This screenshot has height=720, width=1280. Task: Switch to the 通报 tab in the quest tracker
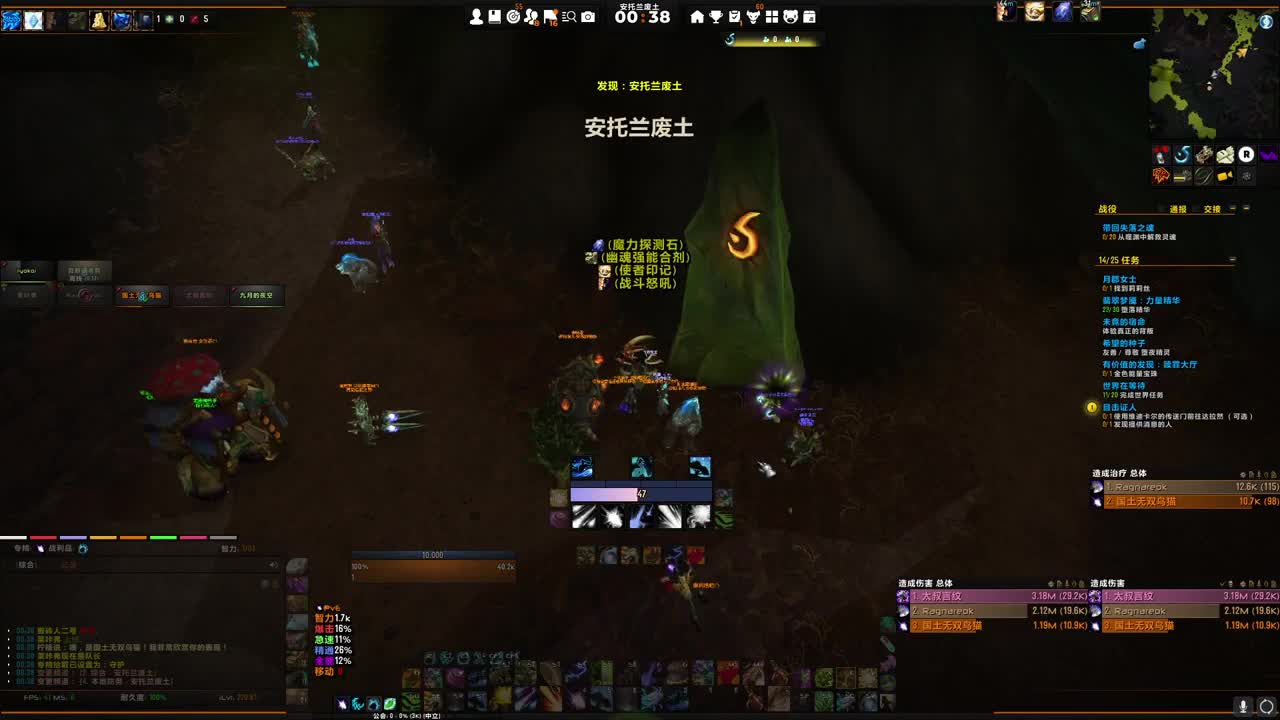click(x=1178, y=209)
